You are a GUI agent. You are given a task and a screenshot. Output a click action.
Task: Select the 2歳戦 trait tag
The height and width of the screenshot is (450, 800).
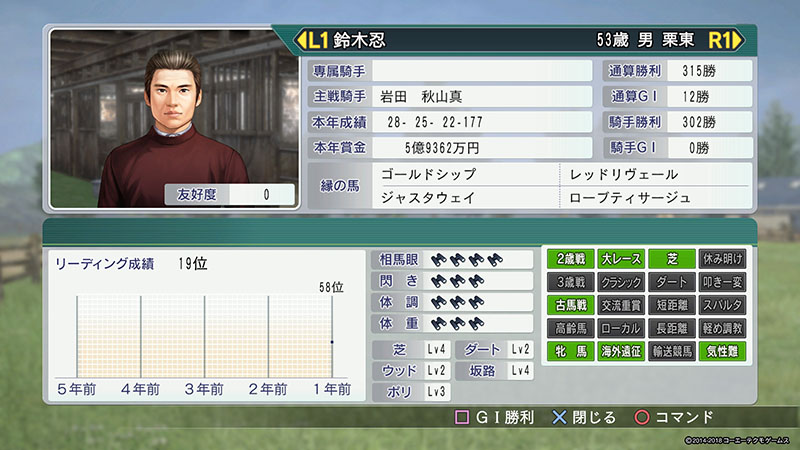coord(572,259)
